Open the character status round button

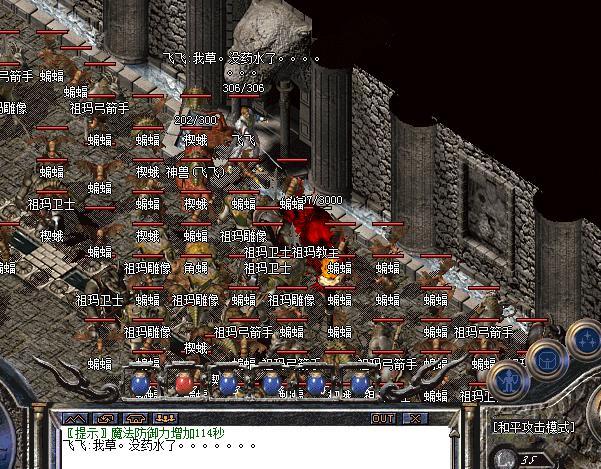(510, 380)
